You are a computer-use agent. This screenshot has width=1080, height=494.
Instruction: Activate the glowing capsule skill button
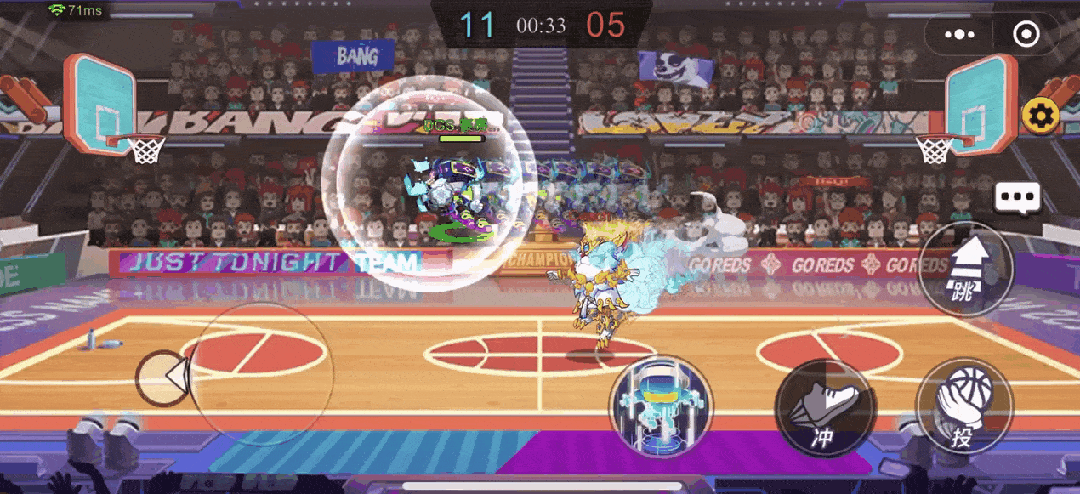click(x=661, y=404)
